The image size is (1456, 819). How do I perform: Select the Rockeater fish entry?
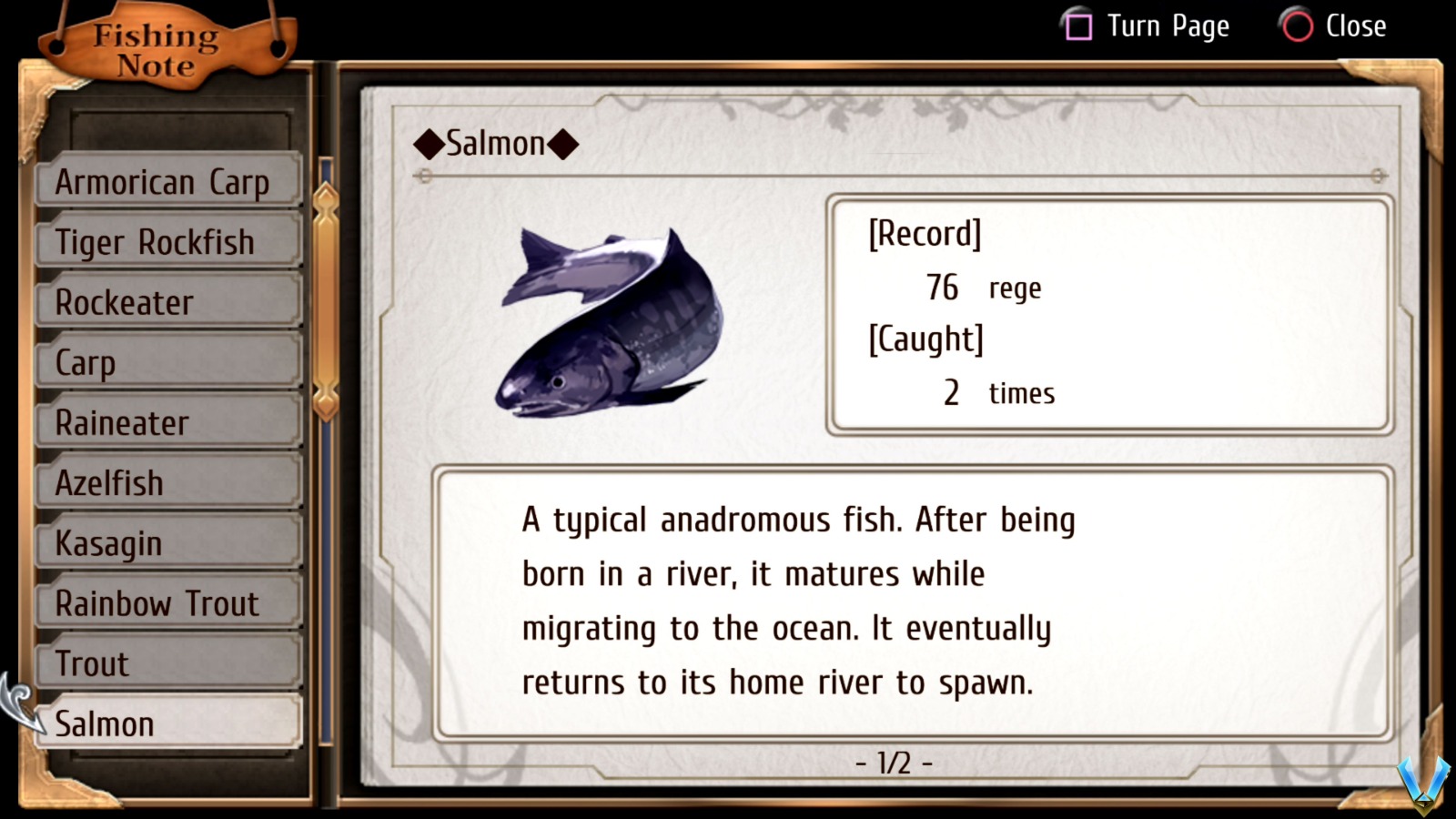[x=167, y=302]
